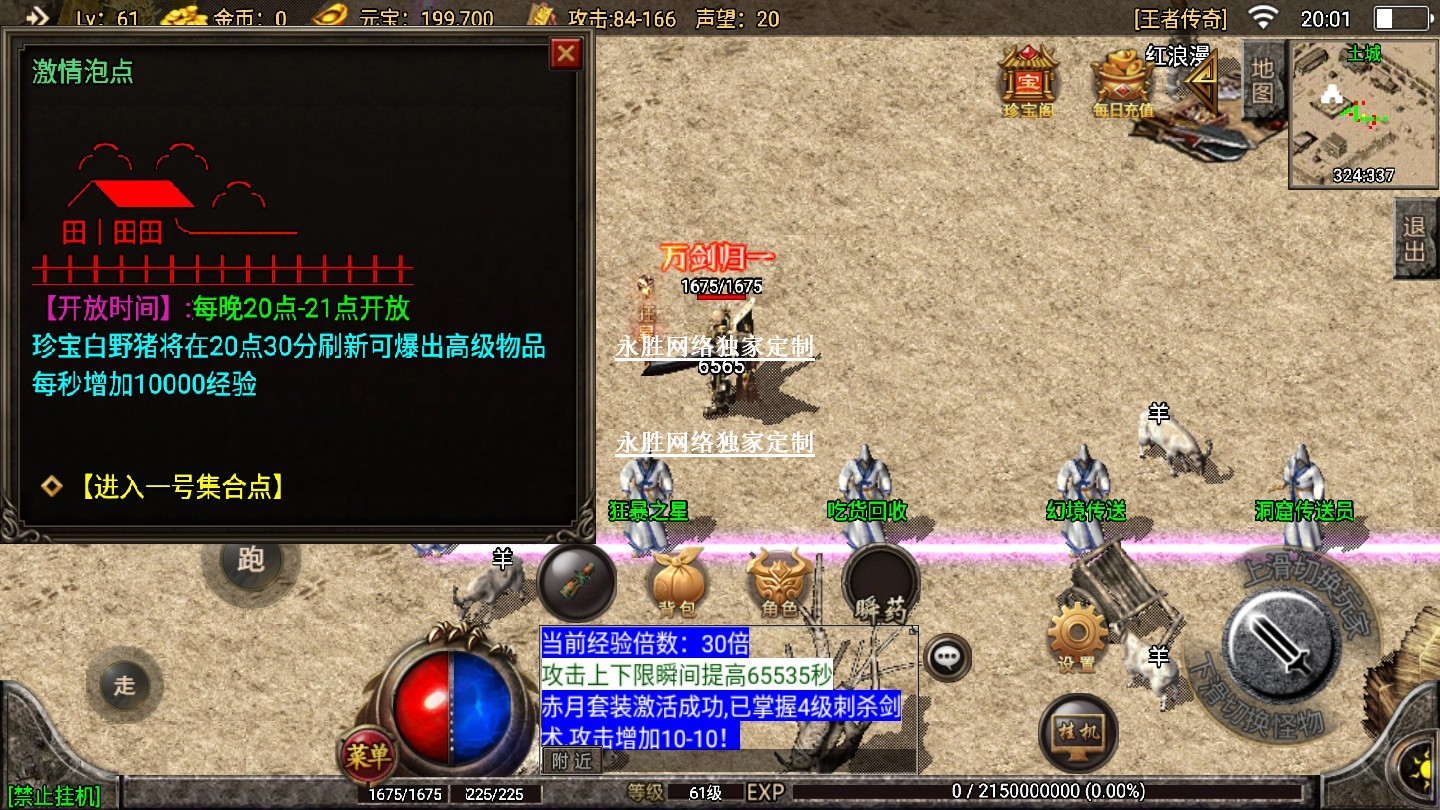Image resolution: width=1440 pixels, height=810 pixels.
Task: Tap the 退出 exit button
Action: 1414,238
